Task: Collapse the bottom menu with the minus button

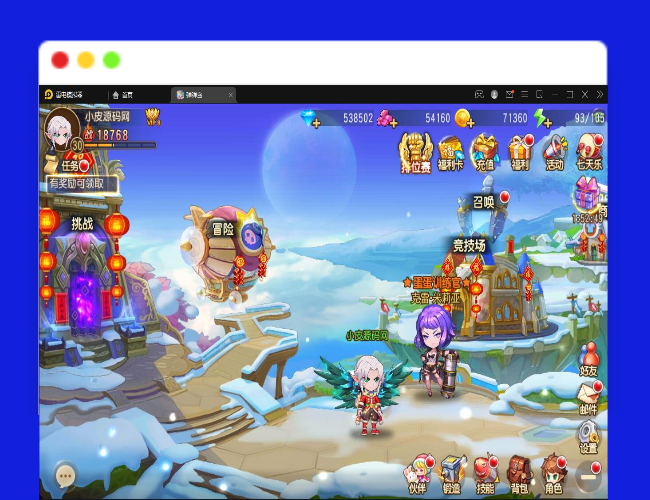Action: (589, 474)
